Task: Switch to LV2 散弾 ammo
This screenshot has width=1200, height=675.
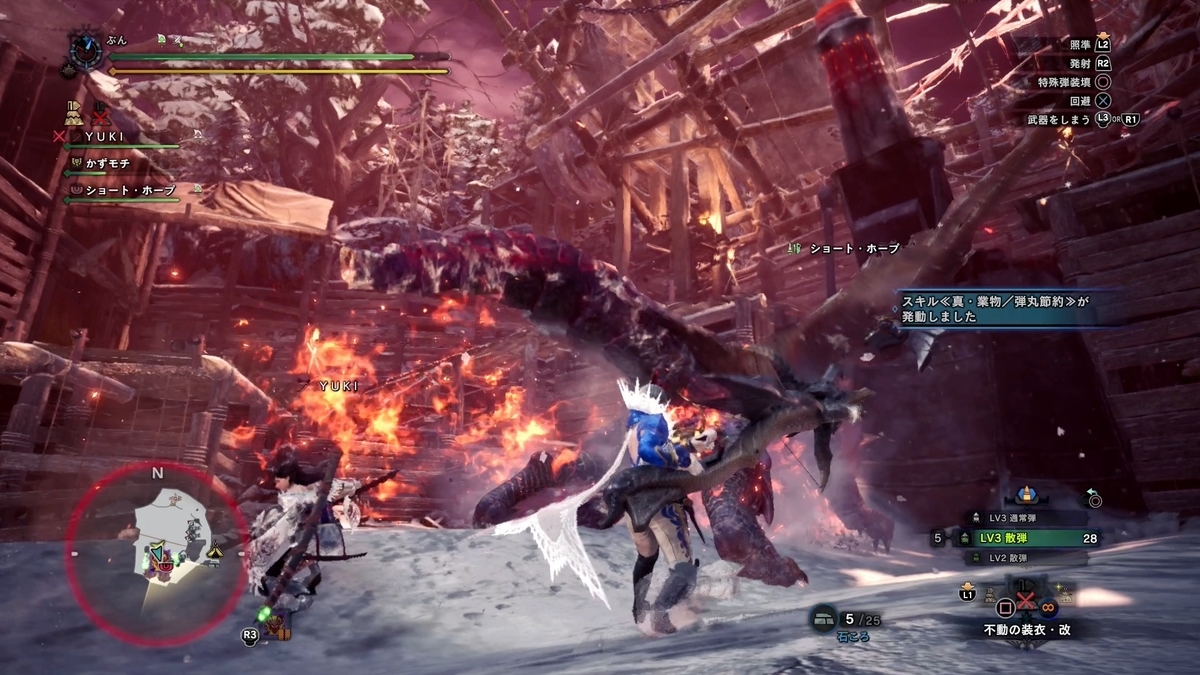Action: [x=1016, y=558]
